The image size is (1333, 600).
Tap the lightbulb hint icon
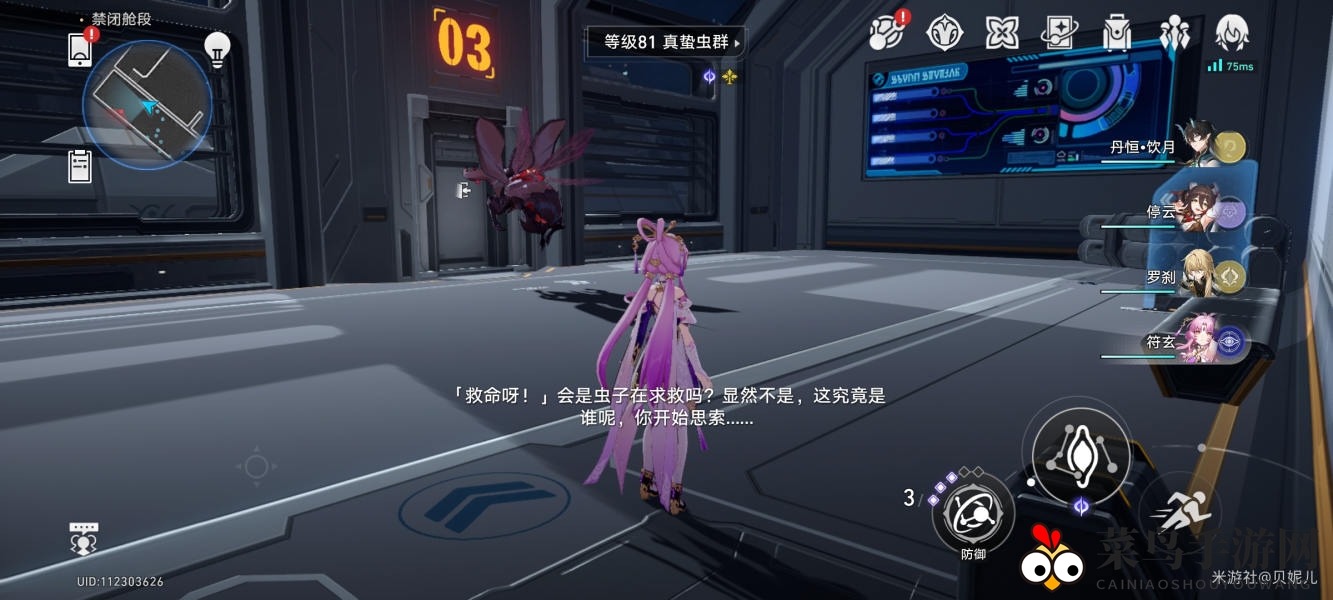click(217, 47)
